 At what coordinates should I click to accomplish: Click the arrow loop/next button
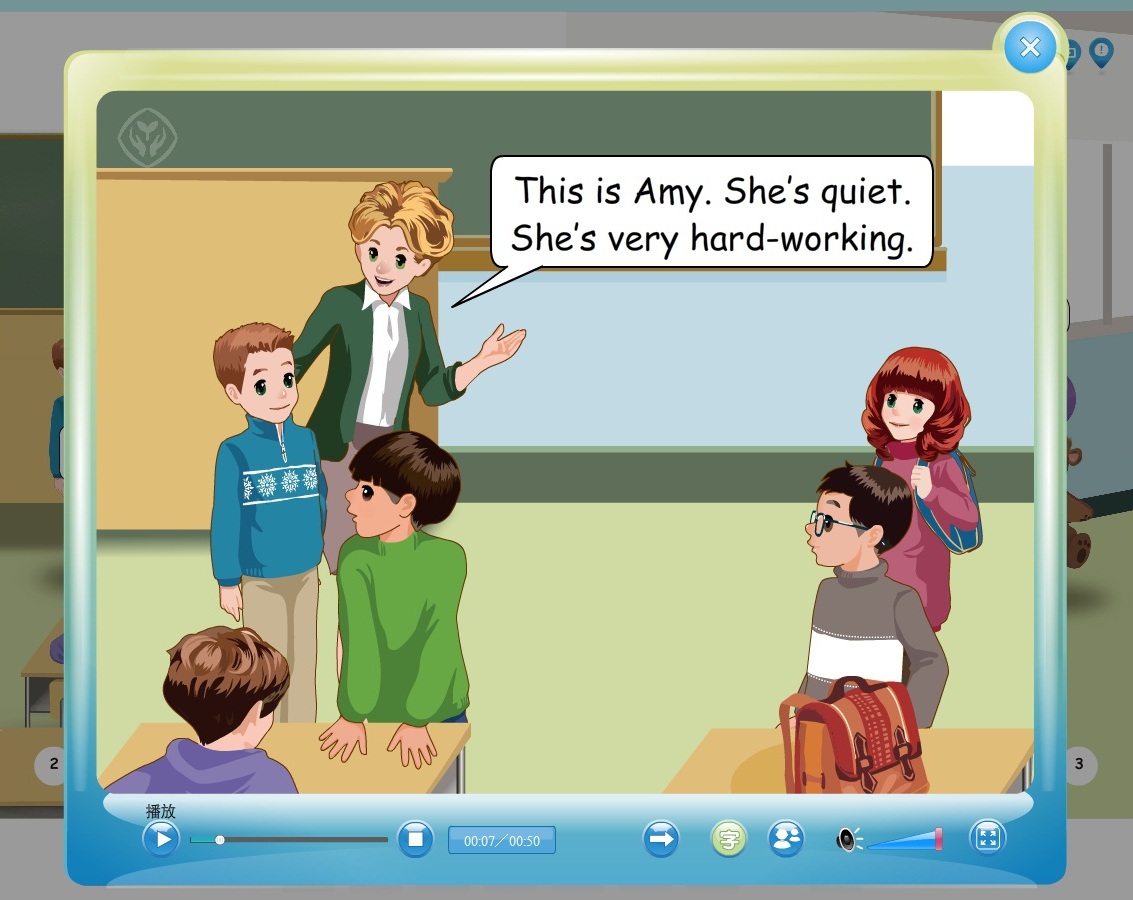(x=660, y=839)
